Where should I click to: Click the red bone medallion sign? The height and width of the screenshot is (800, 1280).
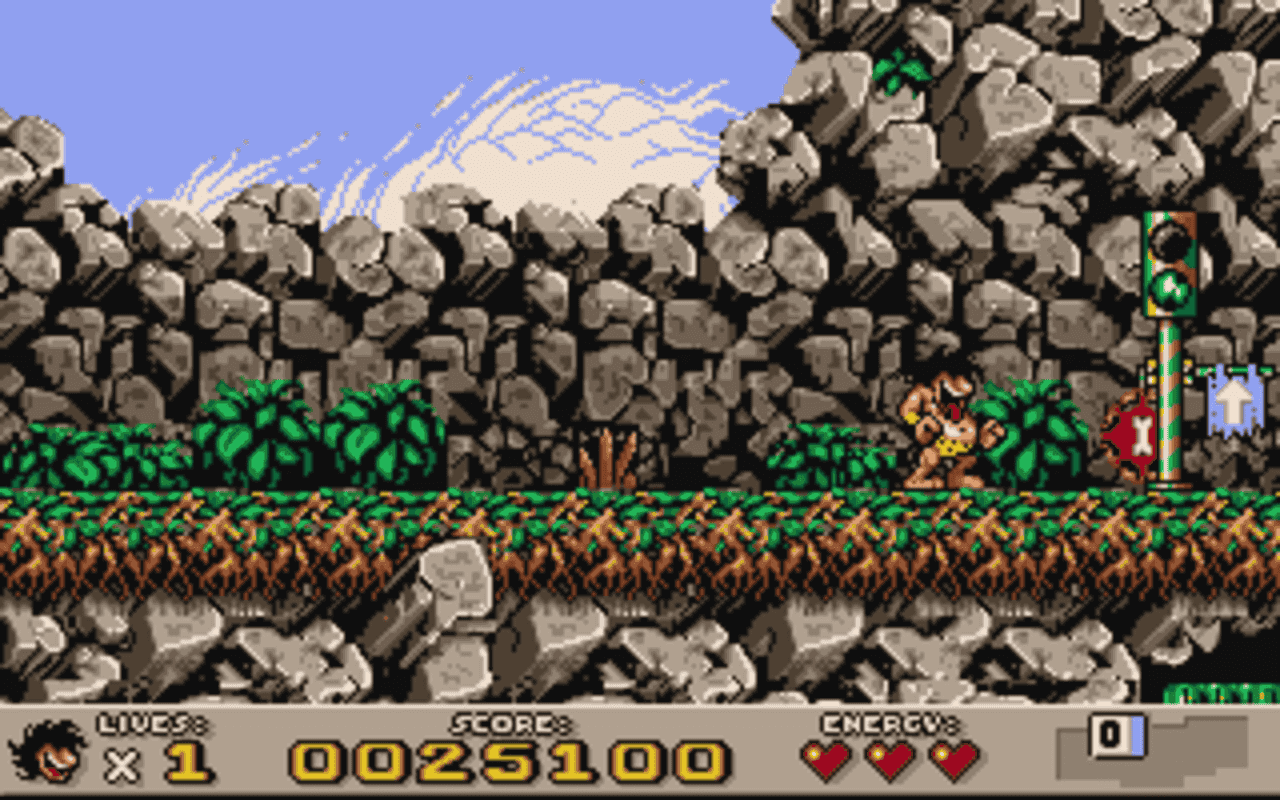click(1141, 432)
